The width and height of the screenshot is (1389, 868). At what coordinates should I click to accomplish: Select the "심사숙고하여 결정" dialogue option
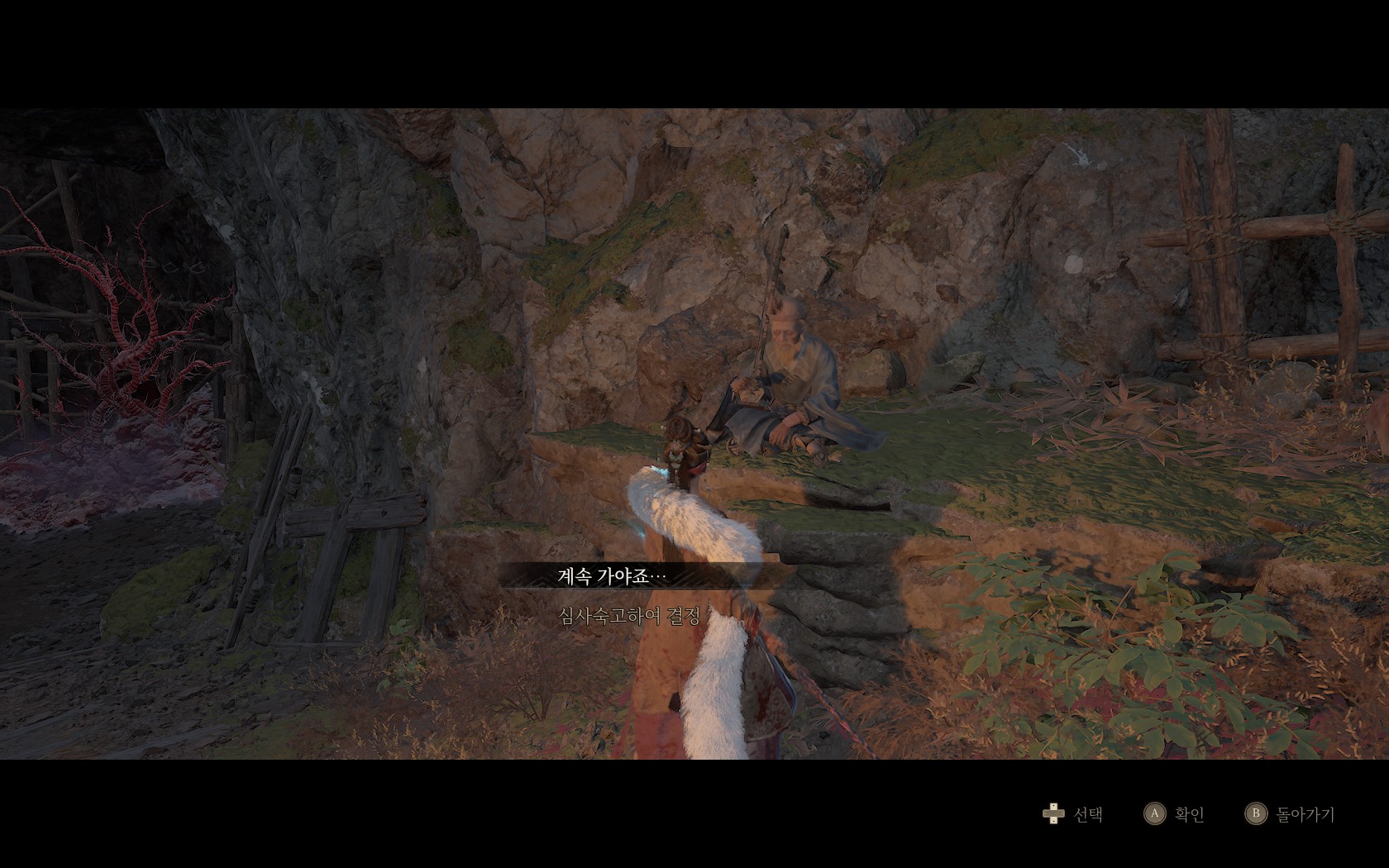(x=630, y=616)
